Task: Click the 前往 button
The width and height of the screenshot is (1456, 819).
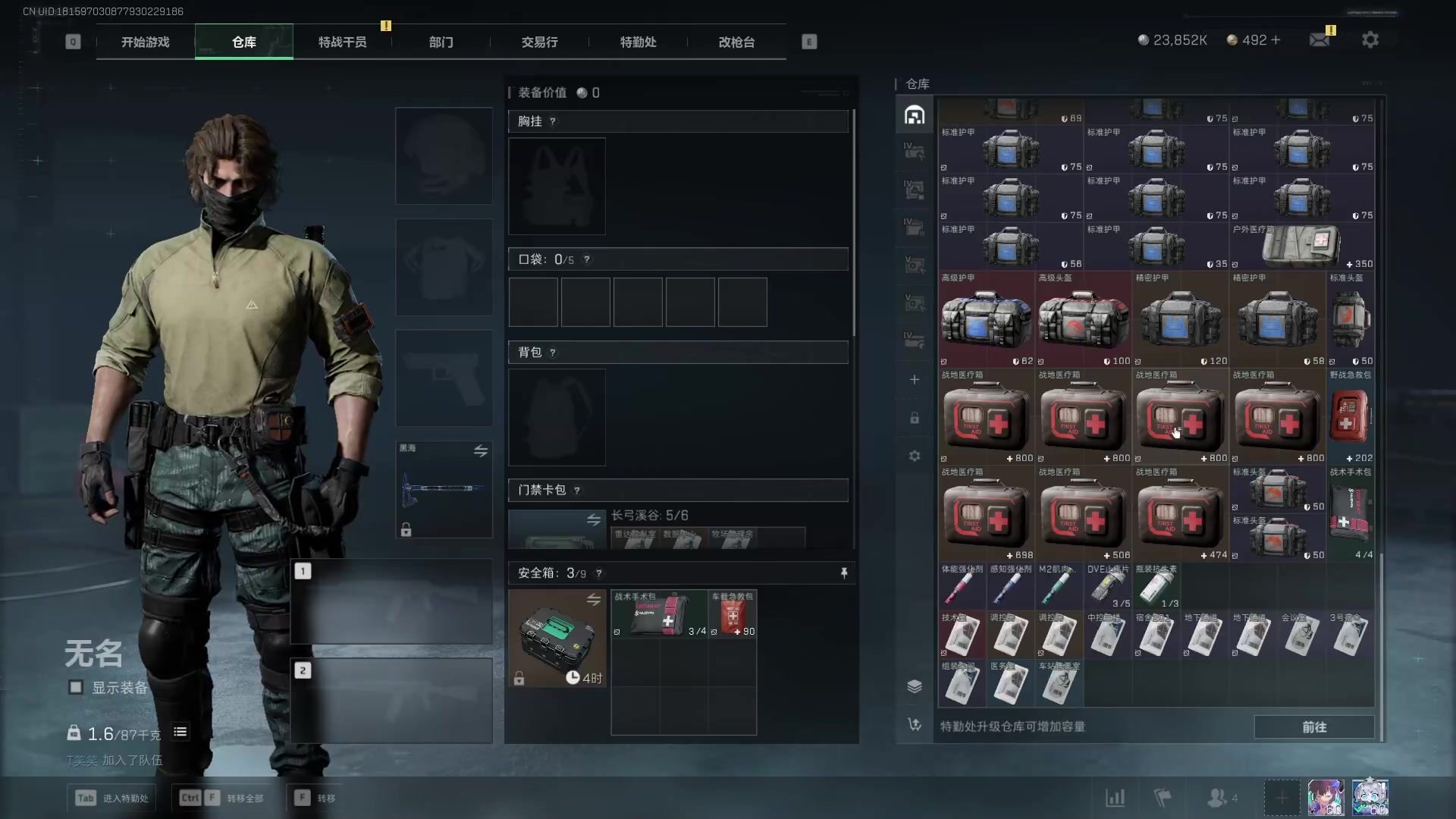Action: (x=1313, y=726)
